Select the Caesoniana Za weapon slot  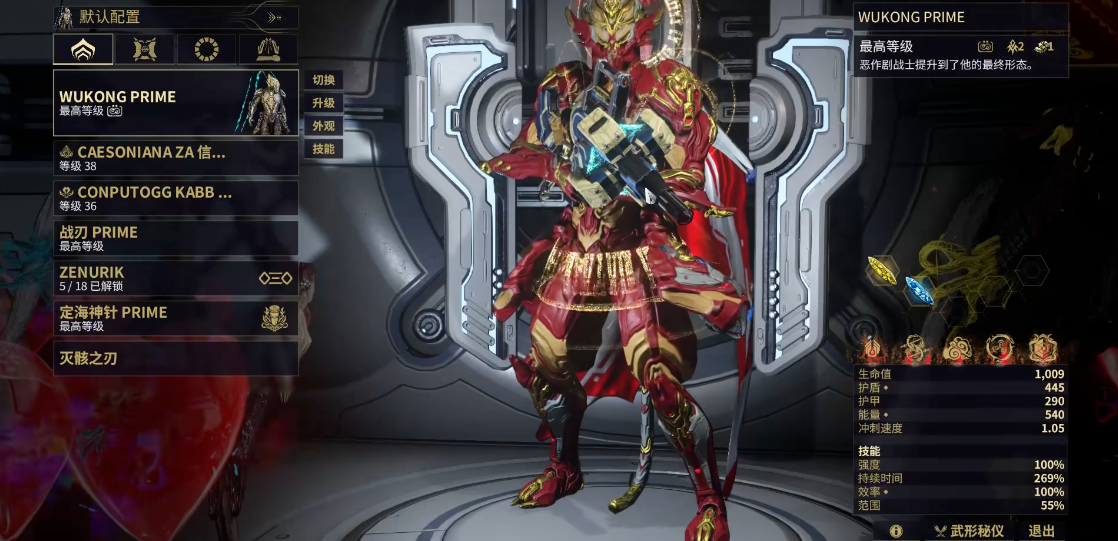pyautogui.click(x=175, y=158)
